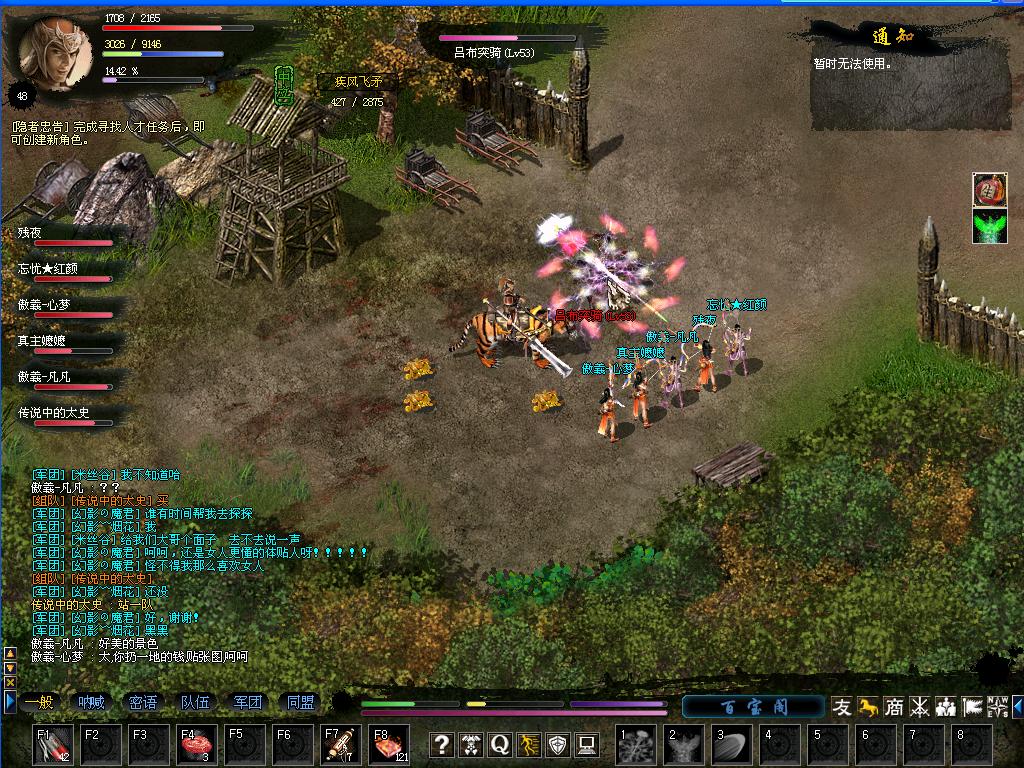1024x768 pixels.
Task: Open the 商 trade menu
Action: click(894, 707)
